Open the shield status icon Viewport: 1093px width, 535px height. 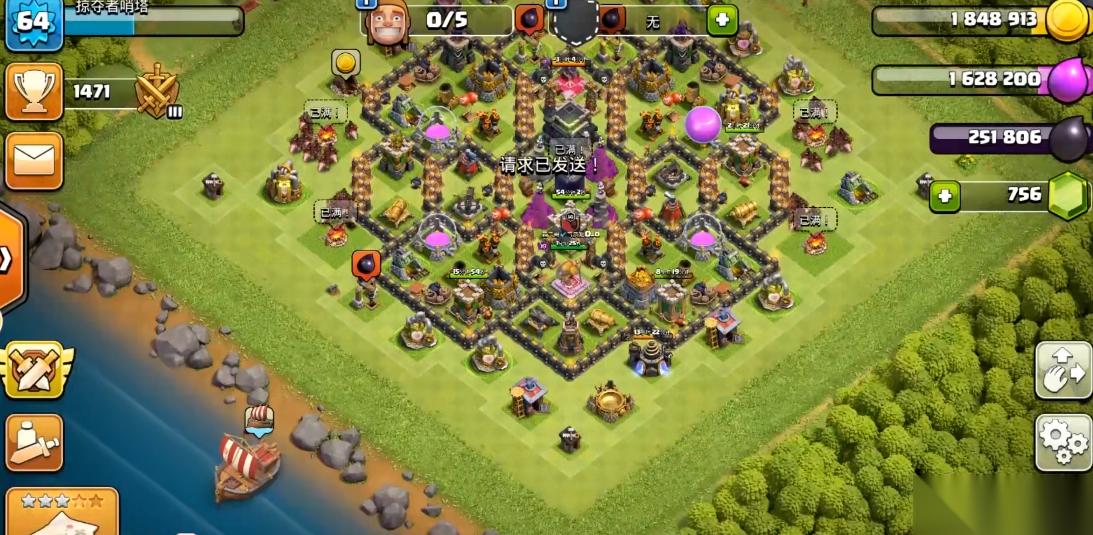(576, 20)
